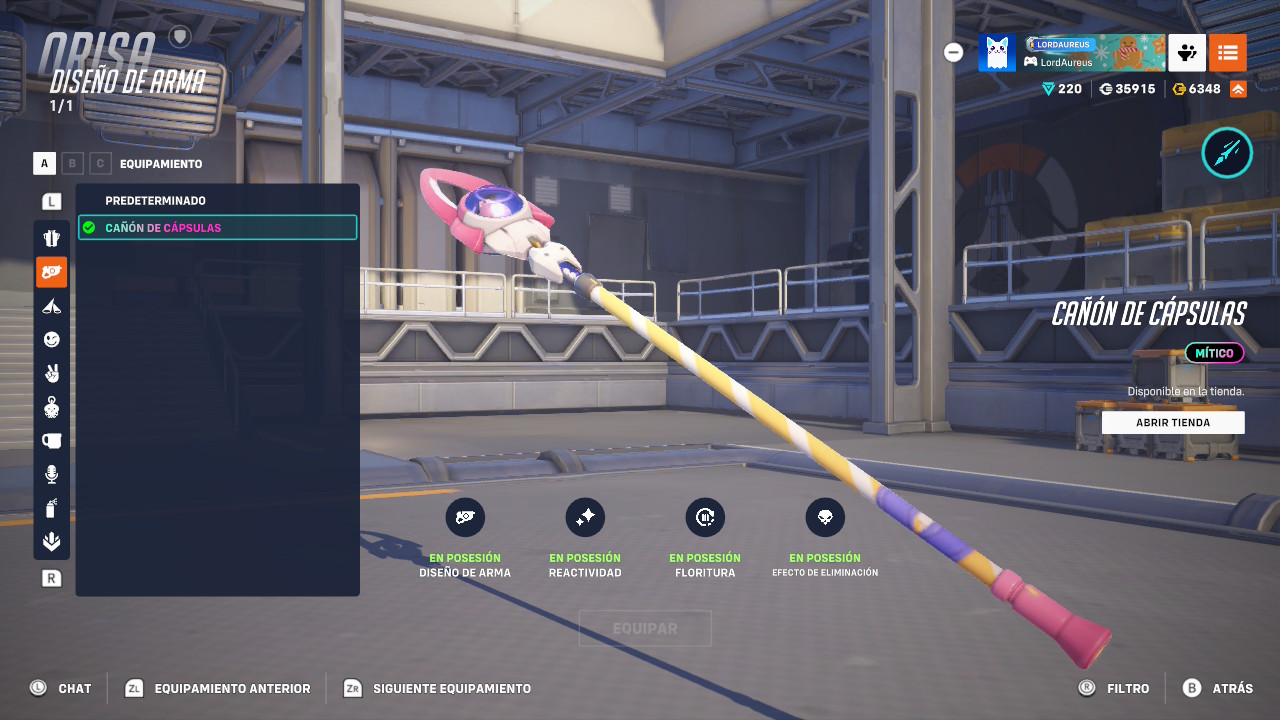Open the emotes category with the winking smiley icon
The height and width of the screenshot is (720, 1280).
tap(51, 339)
